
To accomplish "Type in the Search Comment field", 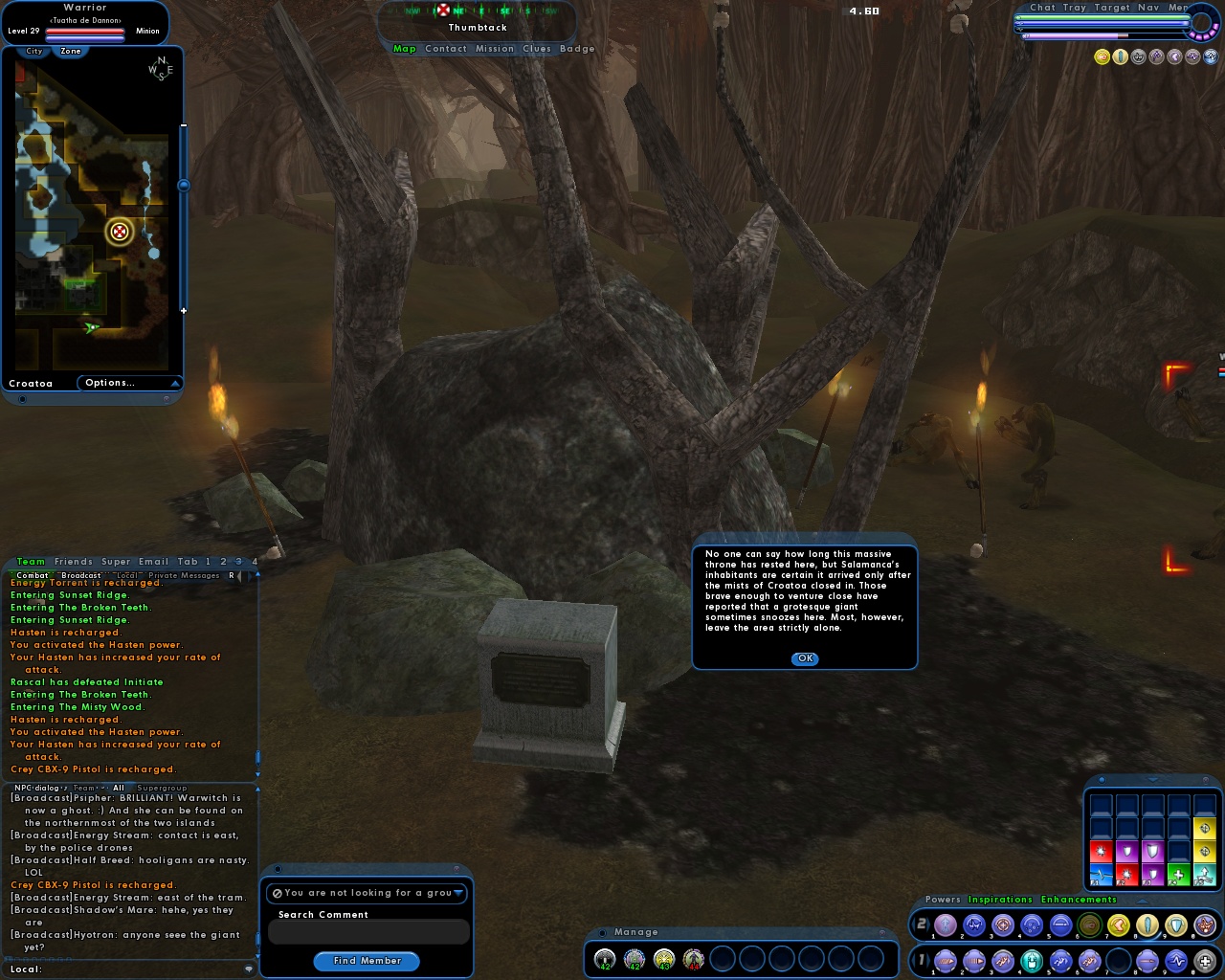I will tap(367, 931).
